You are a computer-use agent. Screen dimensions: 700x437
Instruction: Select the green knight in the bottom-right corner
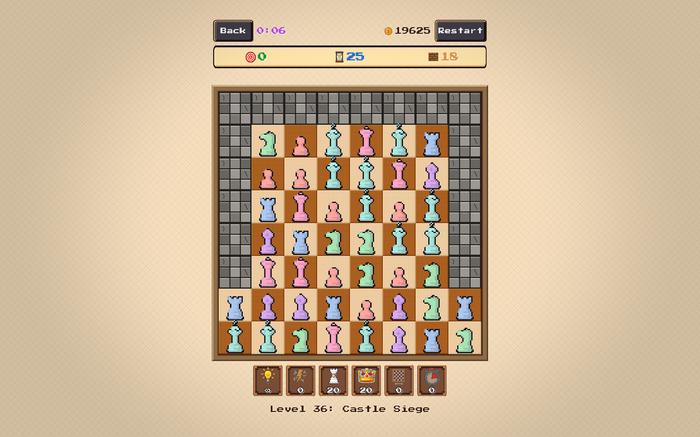coord(464,339)
